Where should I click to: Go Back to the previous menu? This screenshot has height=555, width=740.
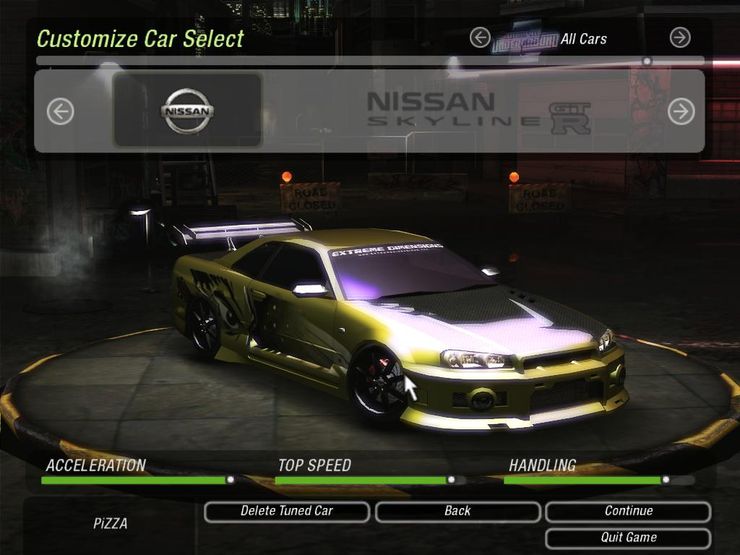click(x=457, y=511)
